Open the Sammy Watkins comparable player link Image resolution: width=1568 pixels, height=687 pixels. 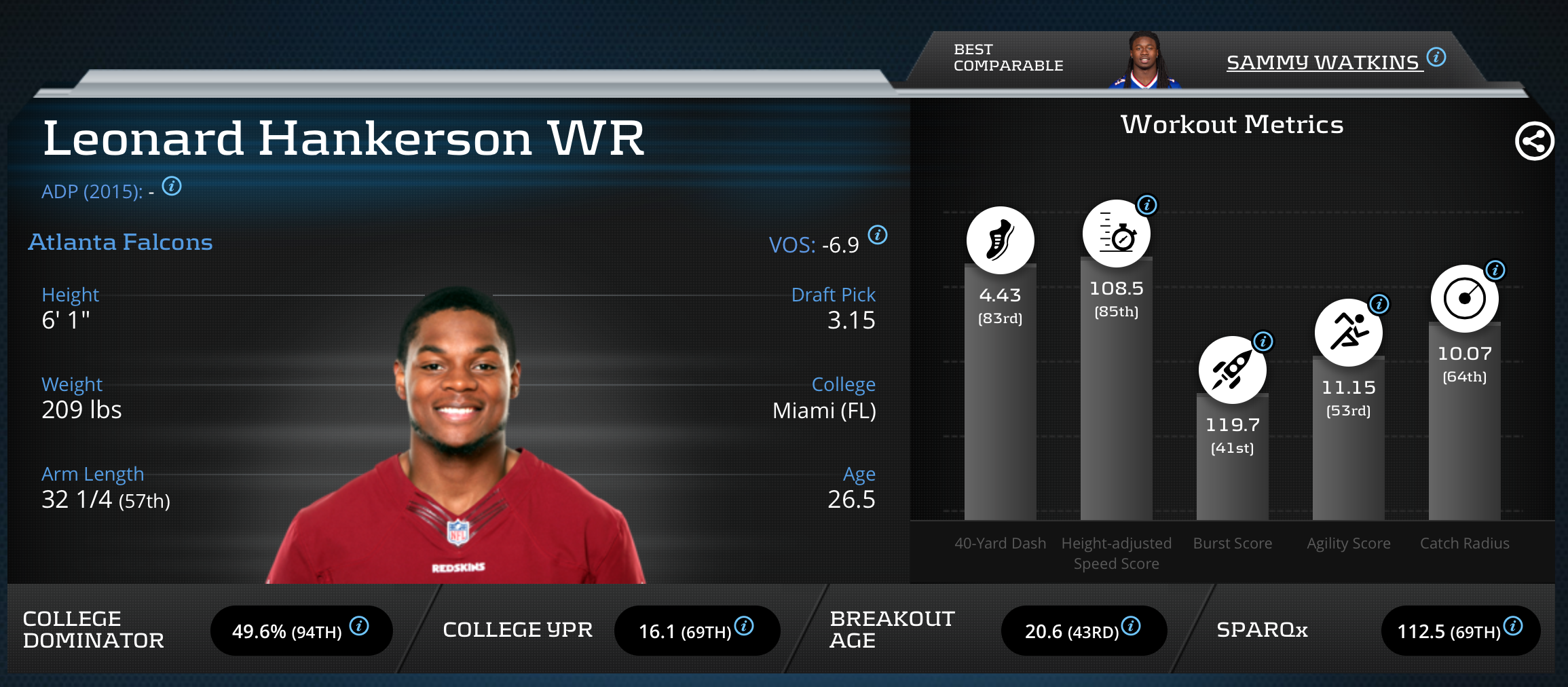point(1322,62)
